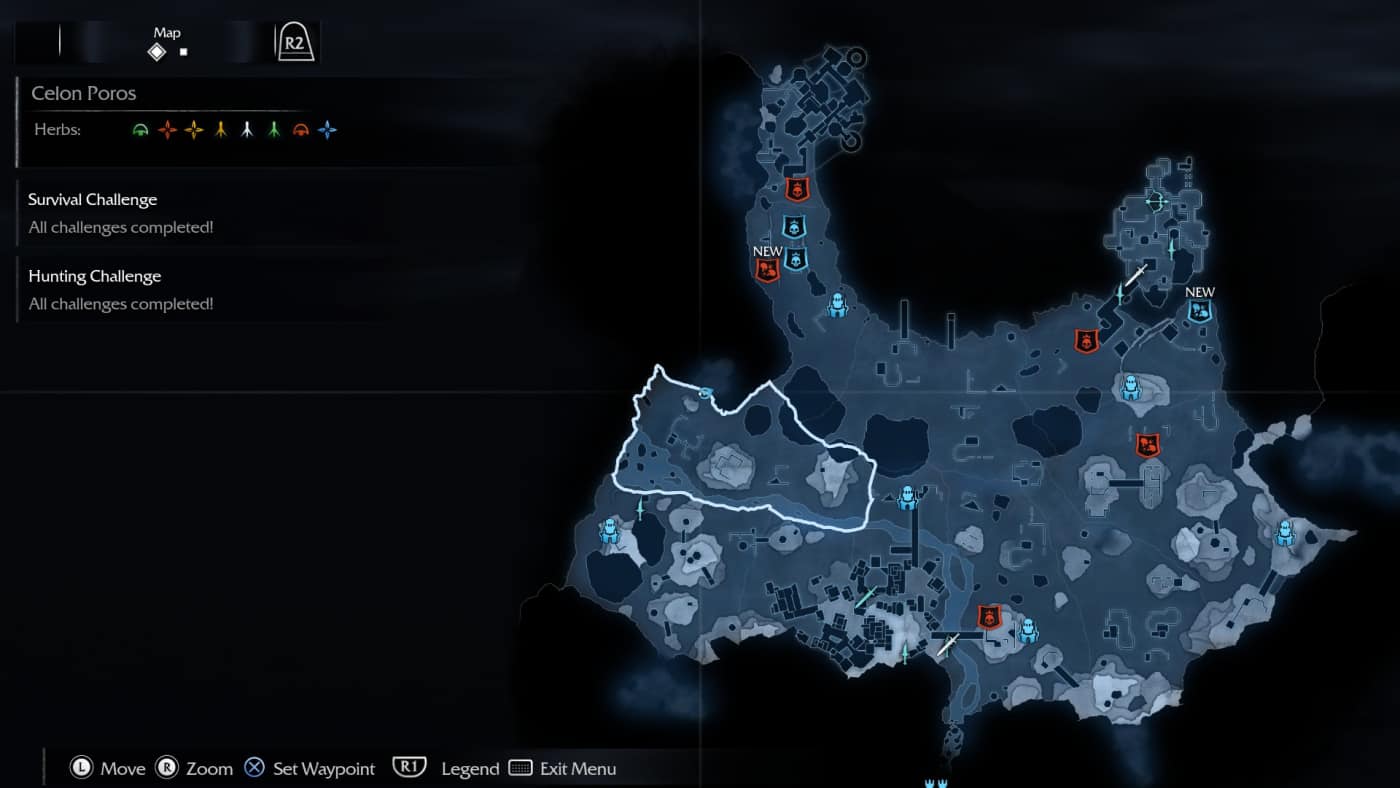1400x788 pixels.
Task: Click the NEW orange mission banner on west coast
Action: (766, 268)
